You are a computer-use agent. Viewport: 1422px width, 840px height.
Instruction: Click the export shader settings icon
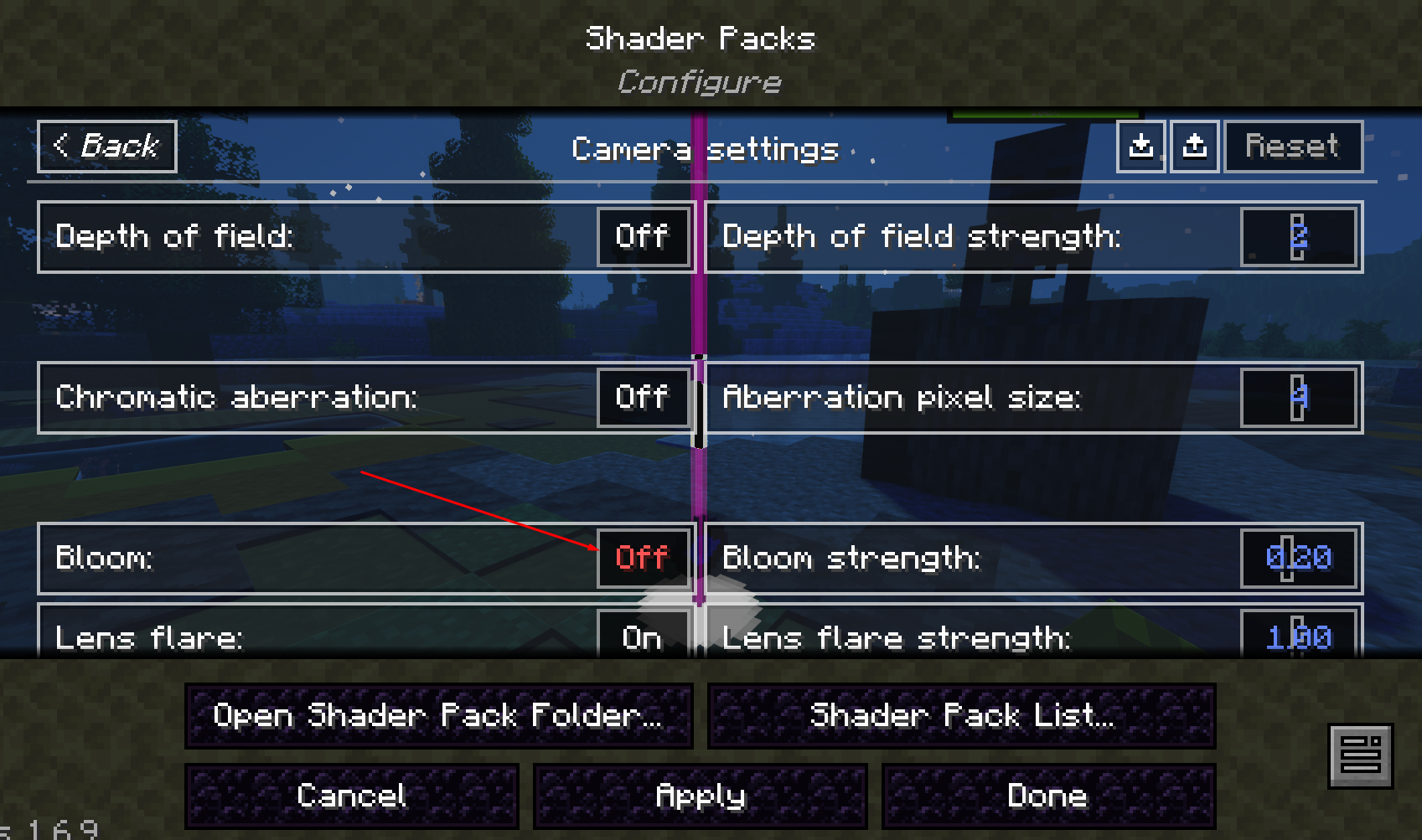tap(1195, 147)
